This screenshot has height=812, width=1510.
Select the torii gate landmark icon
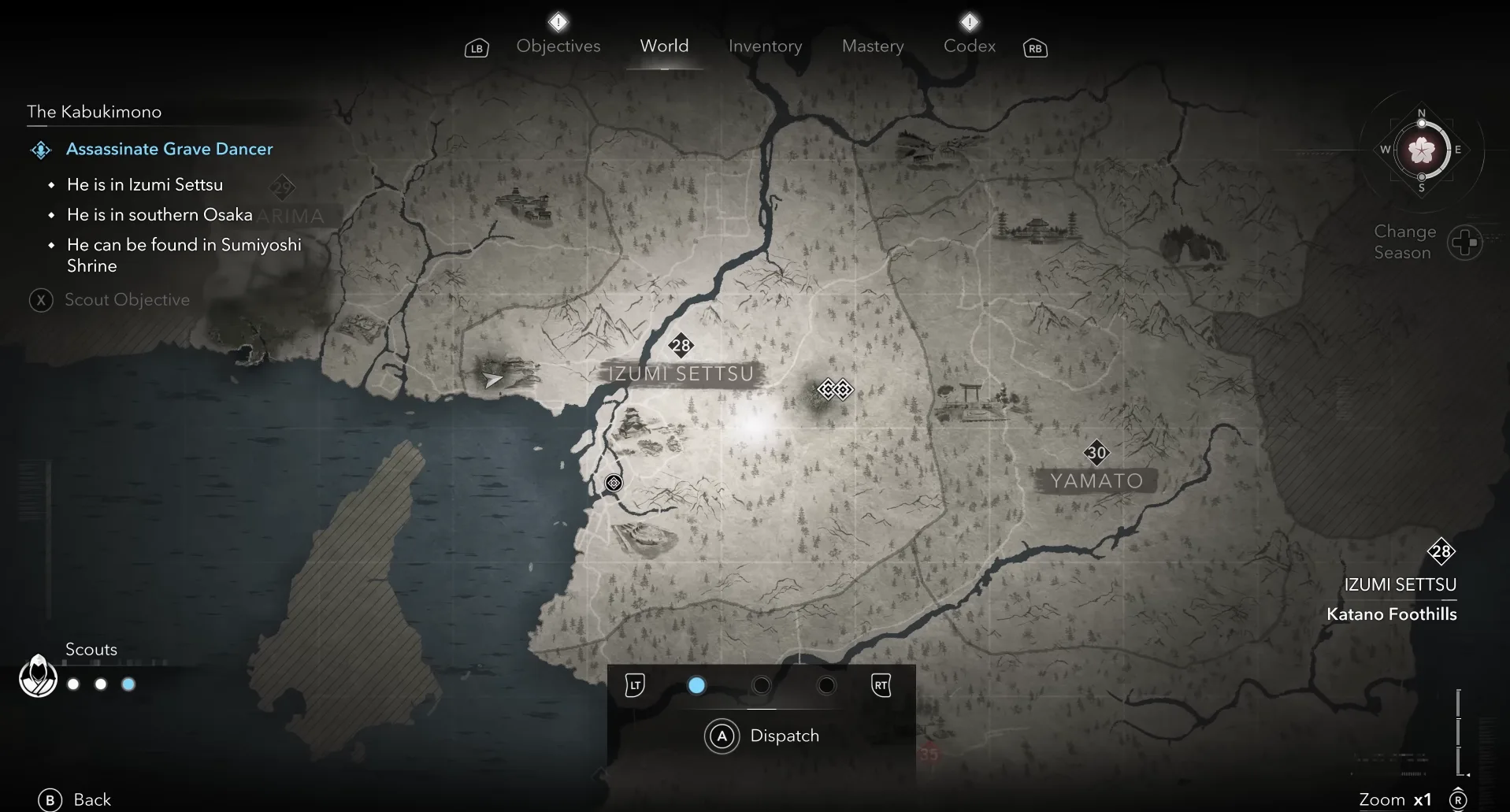(970, 396)
